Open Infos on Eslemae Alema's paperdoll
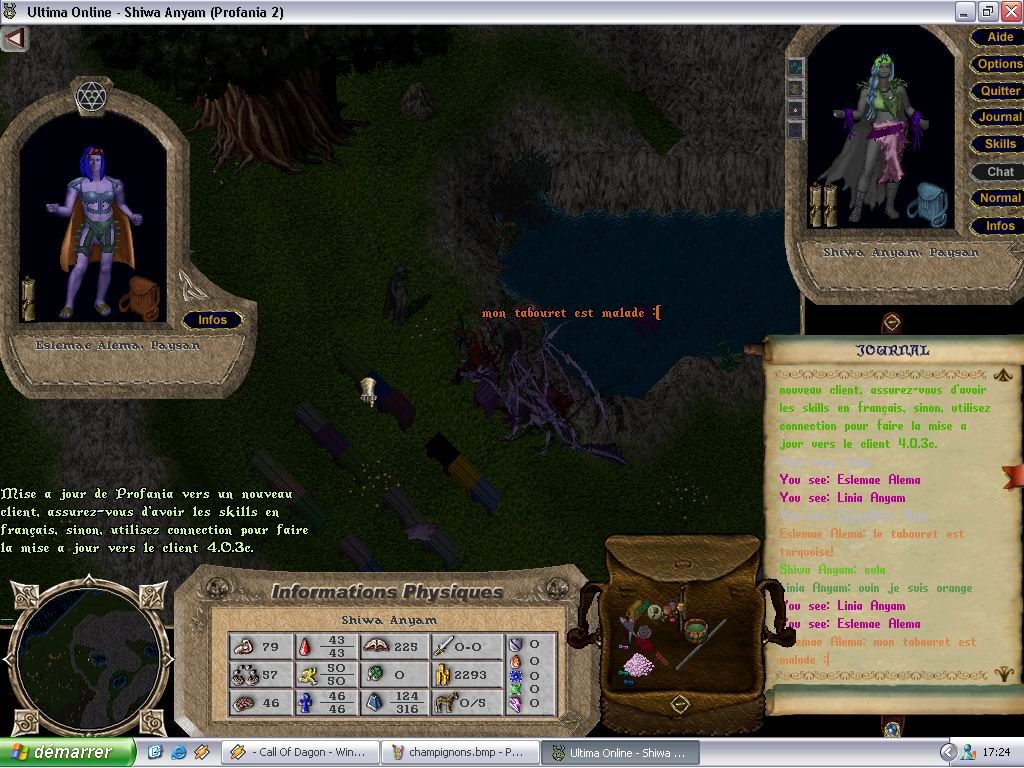Image resolution: width=1024 pixels, height=768 pixels. point(212,320)
